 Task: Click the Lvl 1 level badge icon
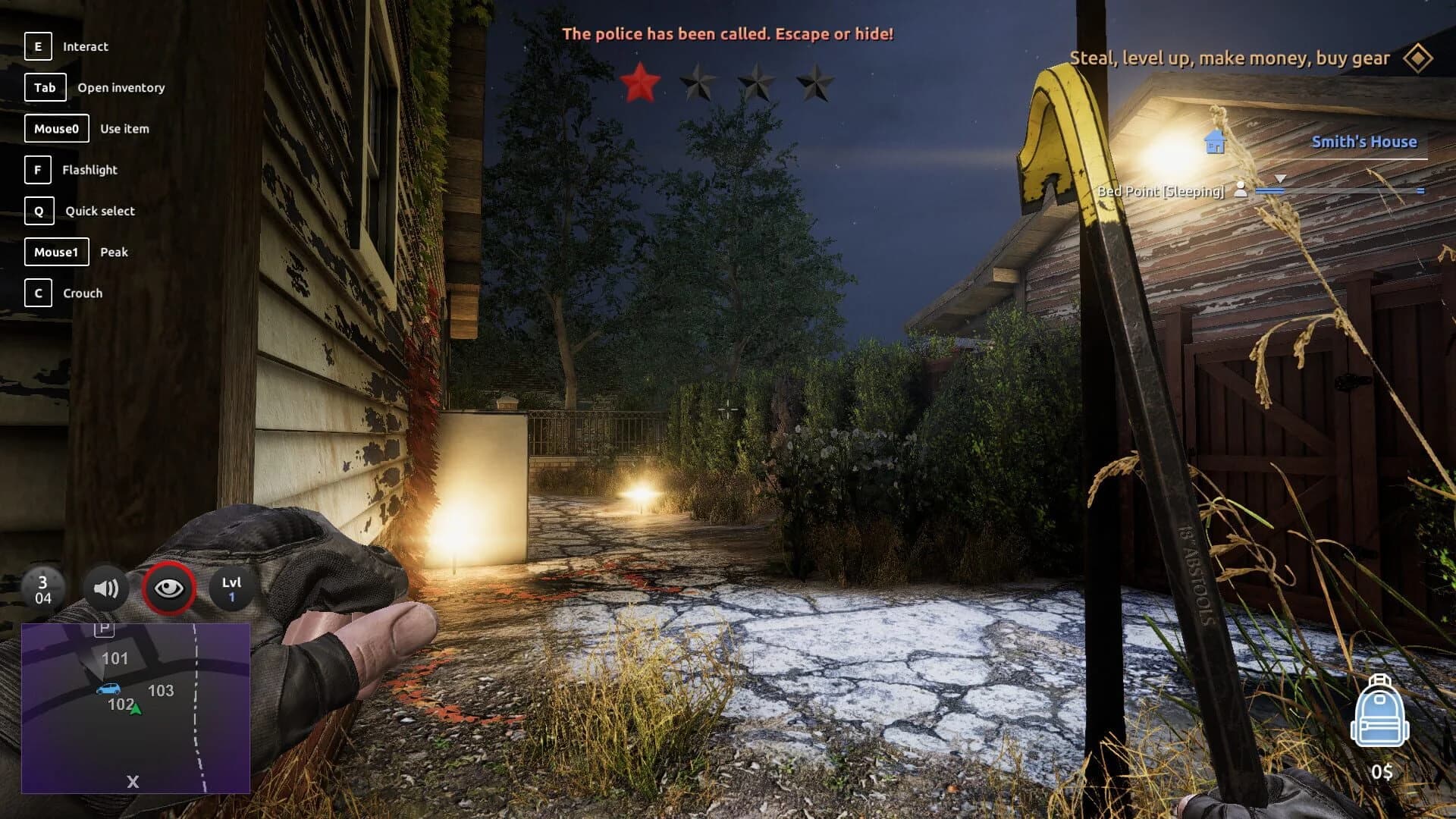coord(232,590)
